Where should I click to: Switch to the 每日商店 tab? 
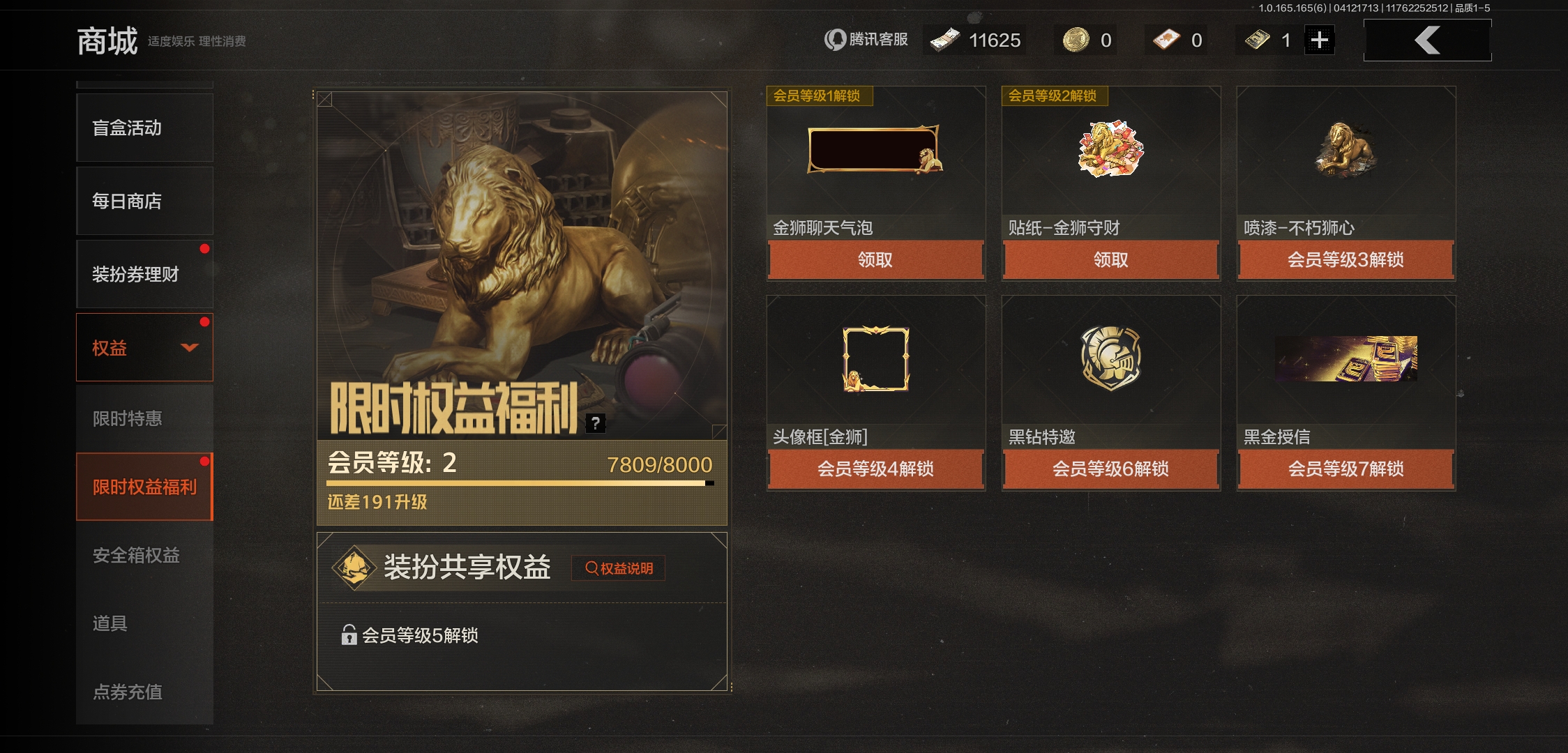coord(128,201)
